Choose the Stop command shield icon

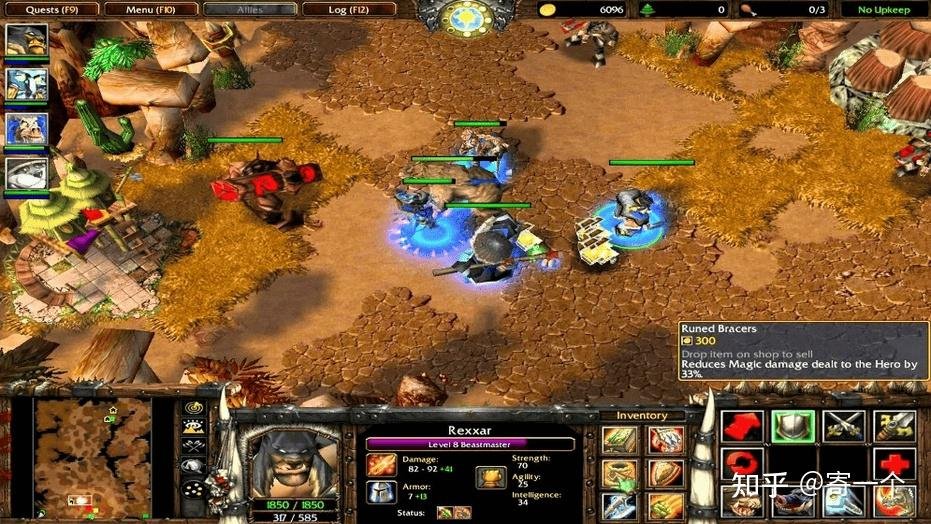click(x=793, y=426)
